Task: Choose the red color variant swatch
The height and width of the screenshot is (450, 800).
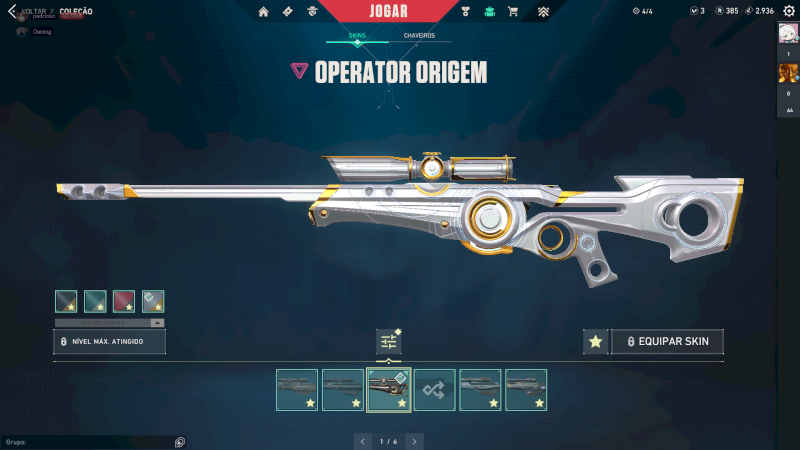Action: coord(124,301)
